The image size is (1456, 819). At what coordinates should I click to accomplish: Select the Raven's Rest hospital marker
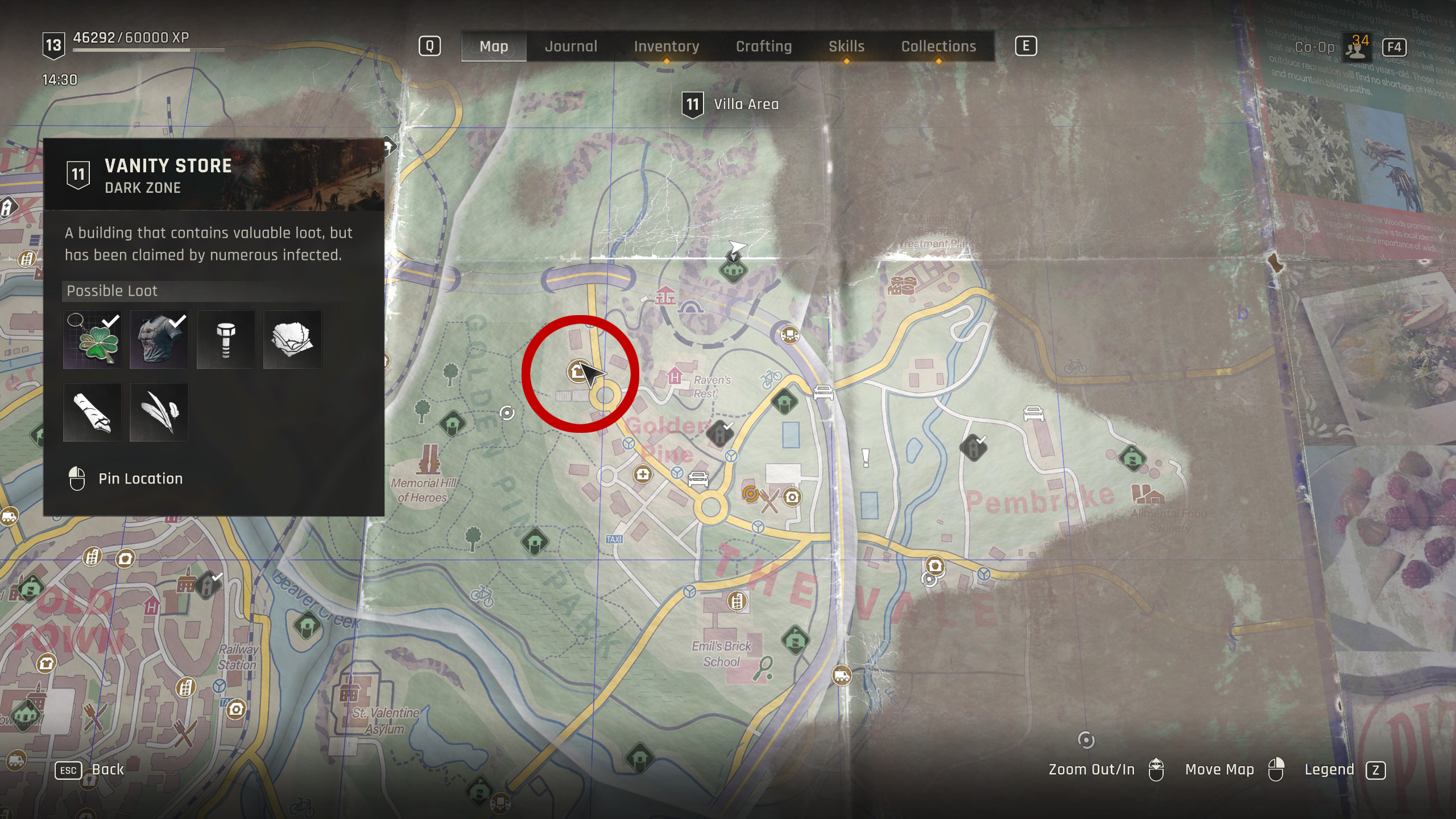(x=675, y=376)
